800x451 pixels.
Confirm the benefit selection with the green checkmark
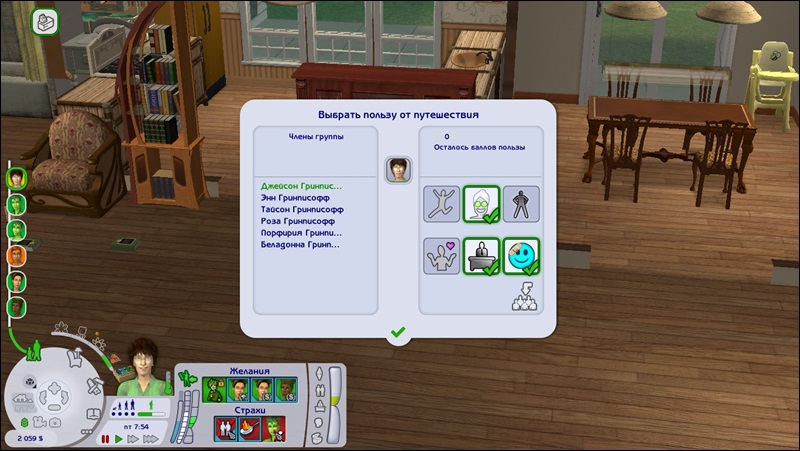coord(398,331)
